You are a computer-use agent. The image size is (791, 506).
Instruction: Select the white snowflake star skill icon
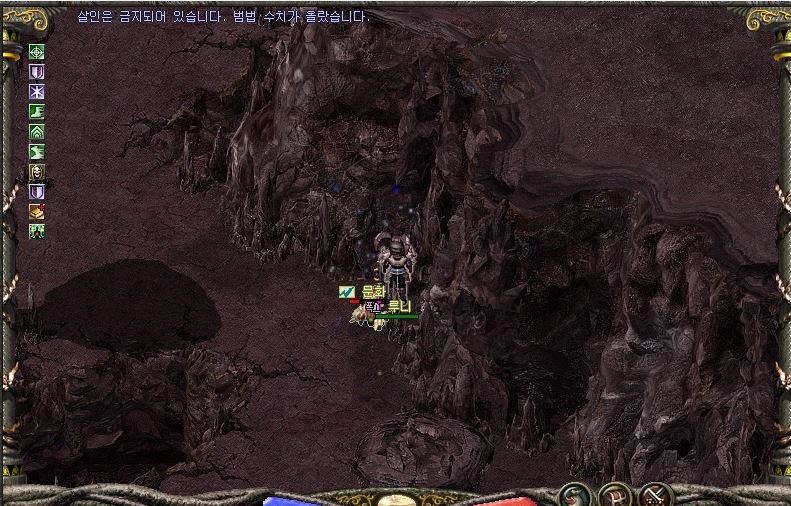[x=37, y=92]
